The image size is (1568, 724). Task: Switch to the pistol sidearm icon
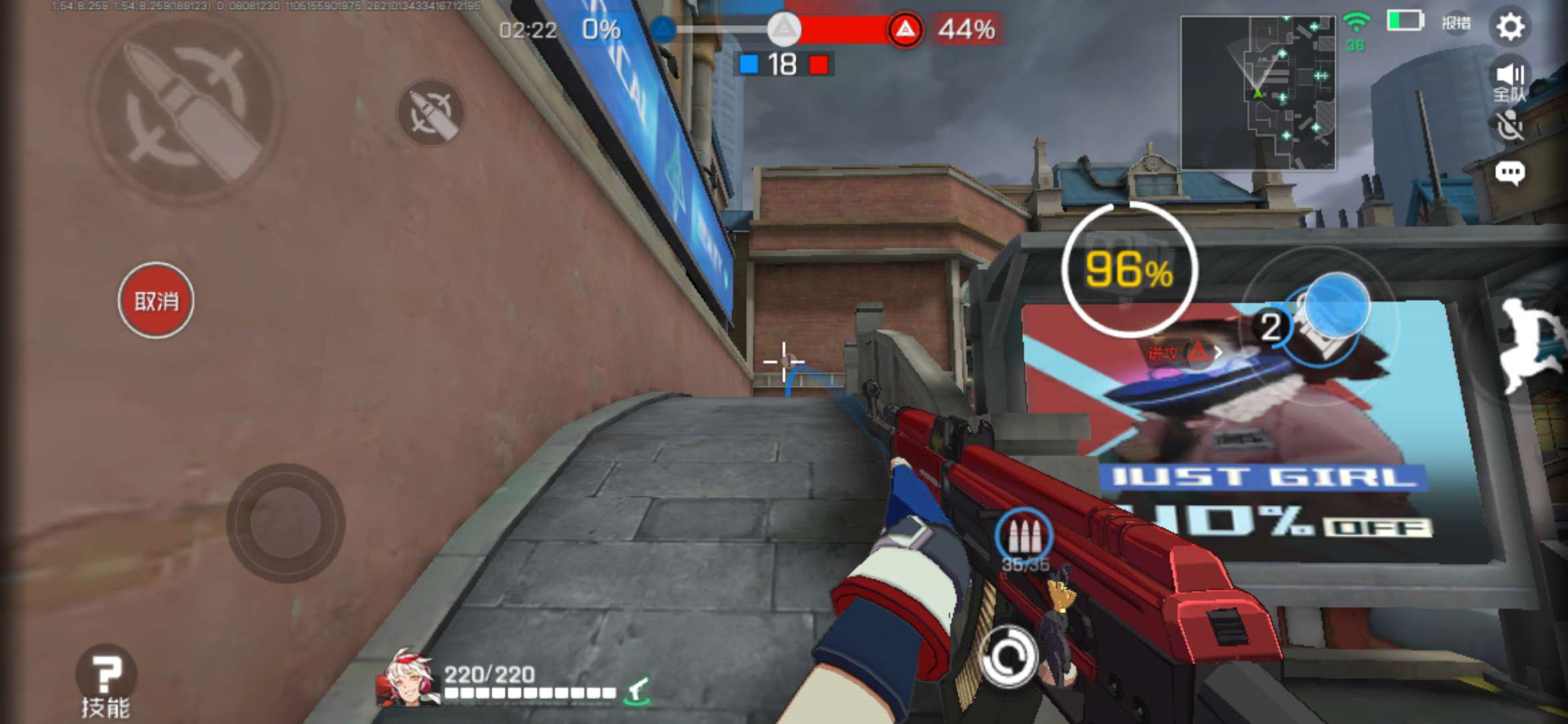pyautogui.click(x=637, y=691)
